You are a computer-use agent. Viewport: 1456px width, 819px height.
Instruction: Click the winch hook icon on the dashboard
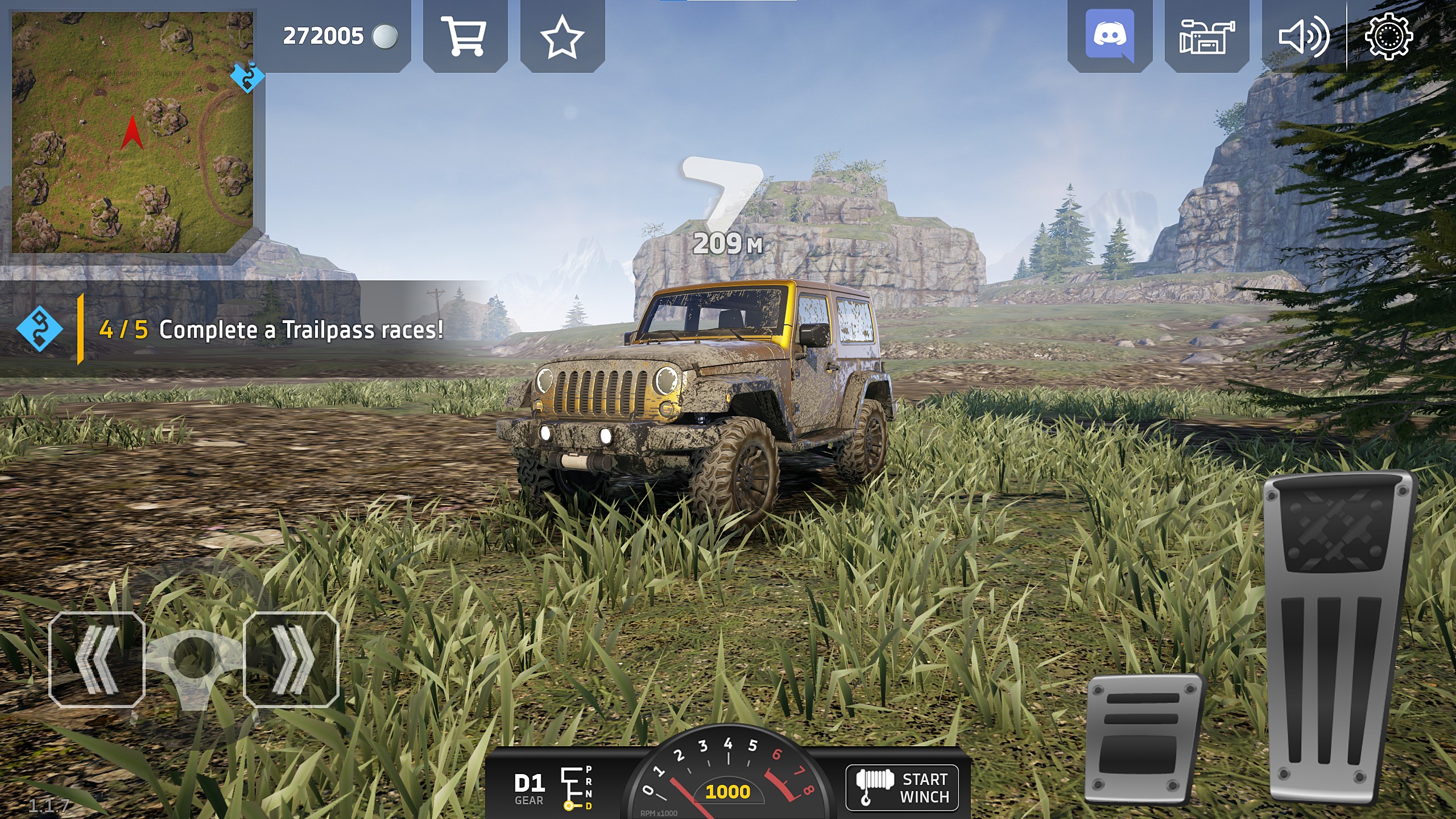[x=876, y=788]
